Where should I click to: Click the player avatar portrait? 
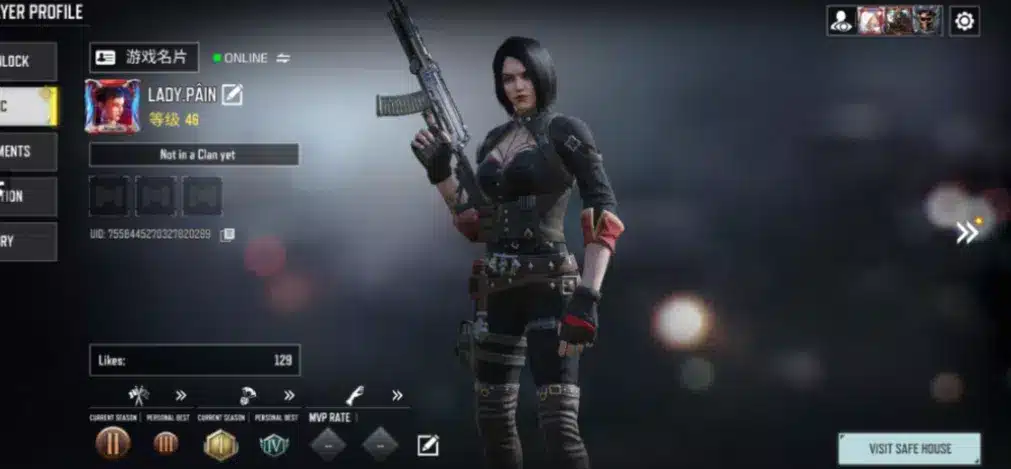point(113,106)
